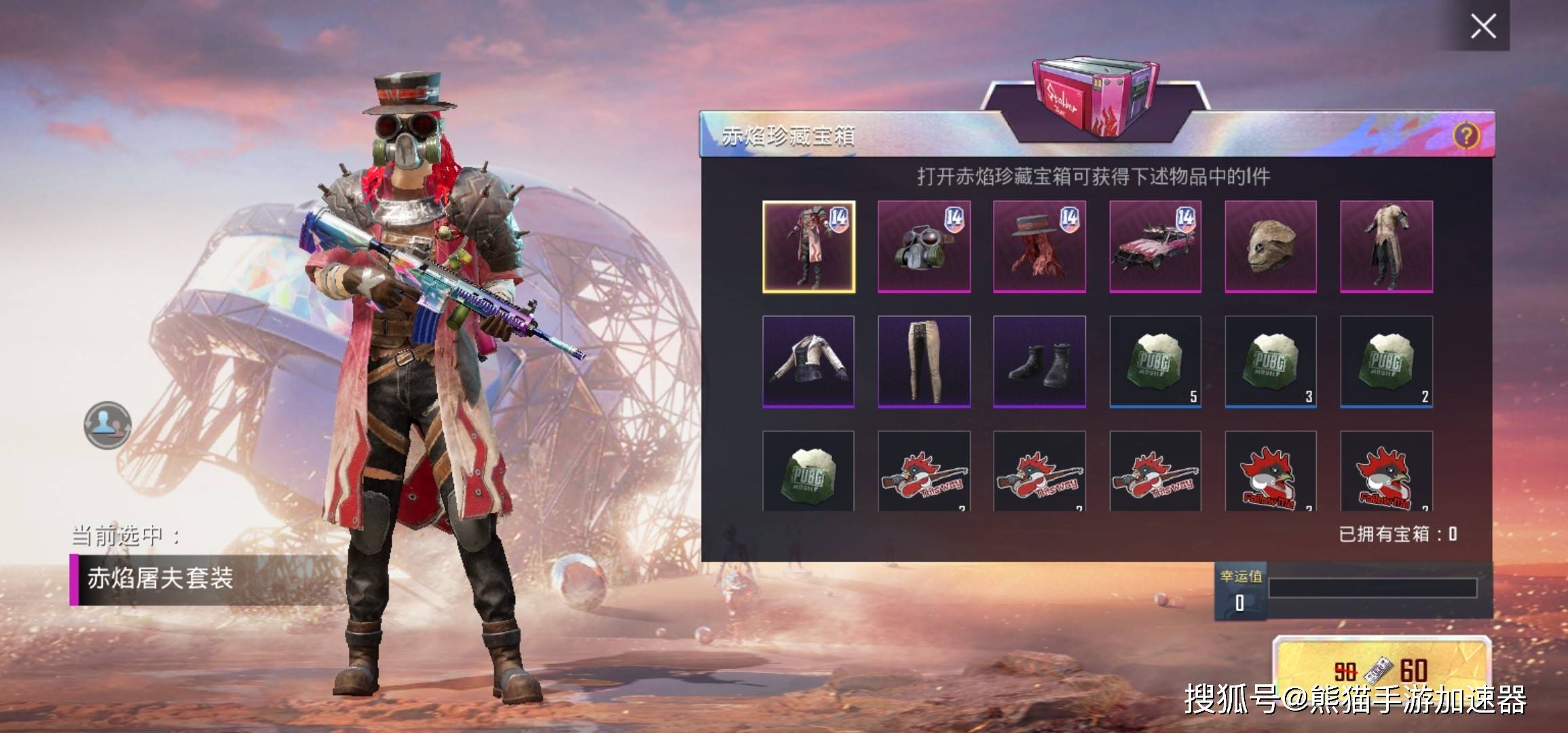
Task: Pick the beige trousers reward tile
Action: [x=924, y=362]
